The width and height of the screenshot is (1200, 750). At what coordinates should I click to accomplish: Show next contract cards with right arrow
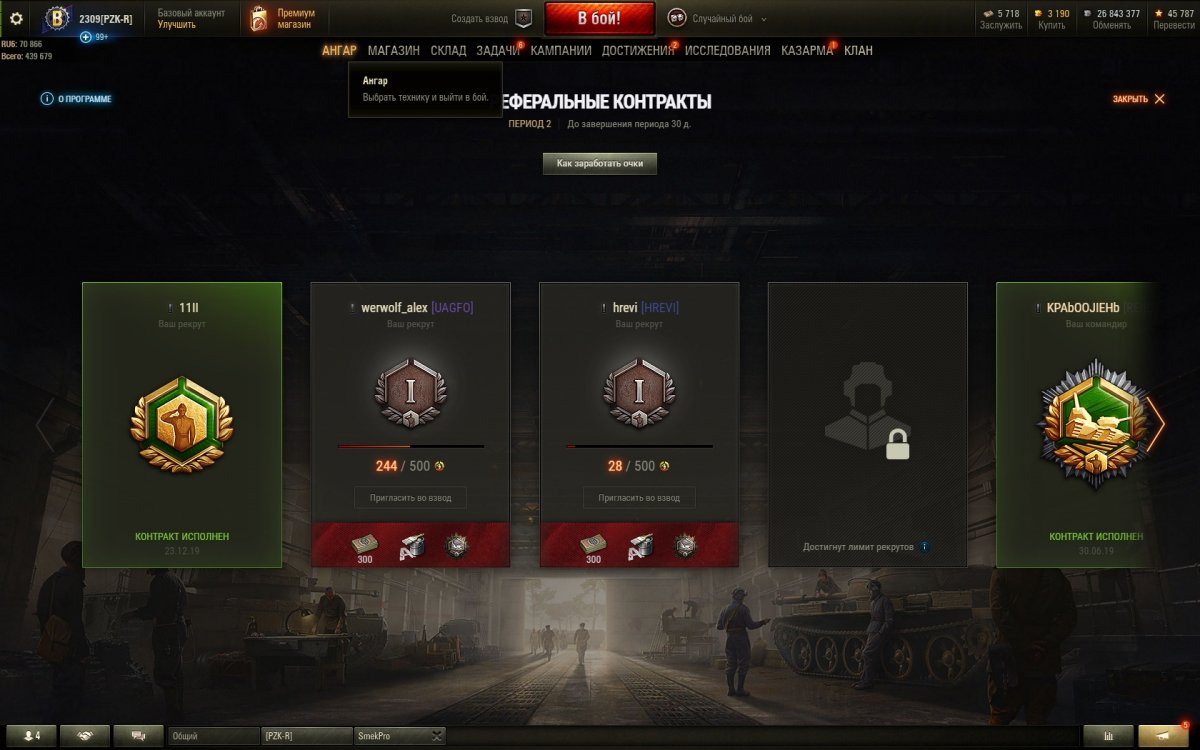(x=1155, y=424)
